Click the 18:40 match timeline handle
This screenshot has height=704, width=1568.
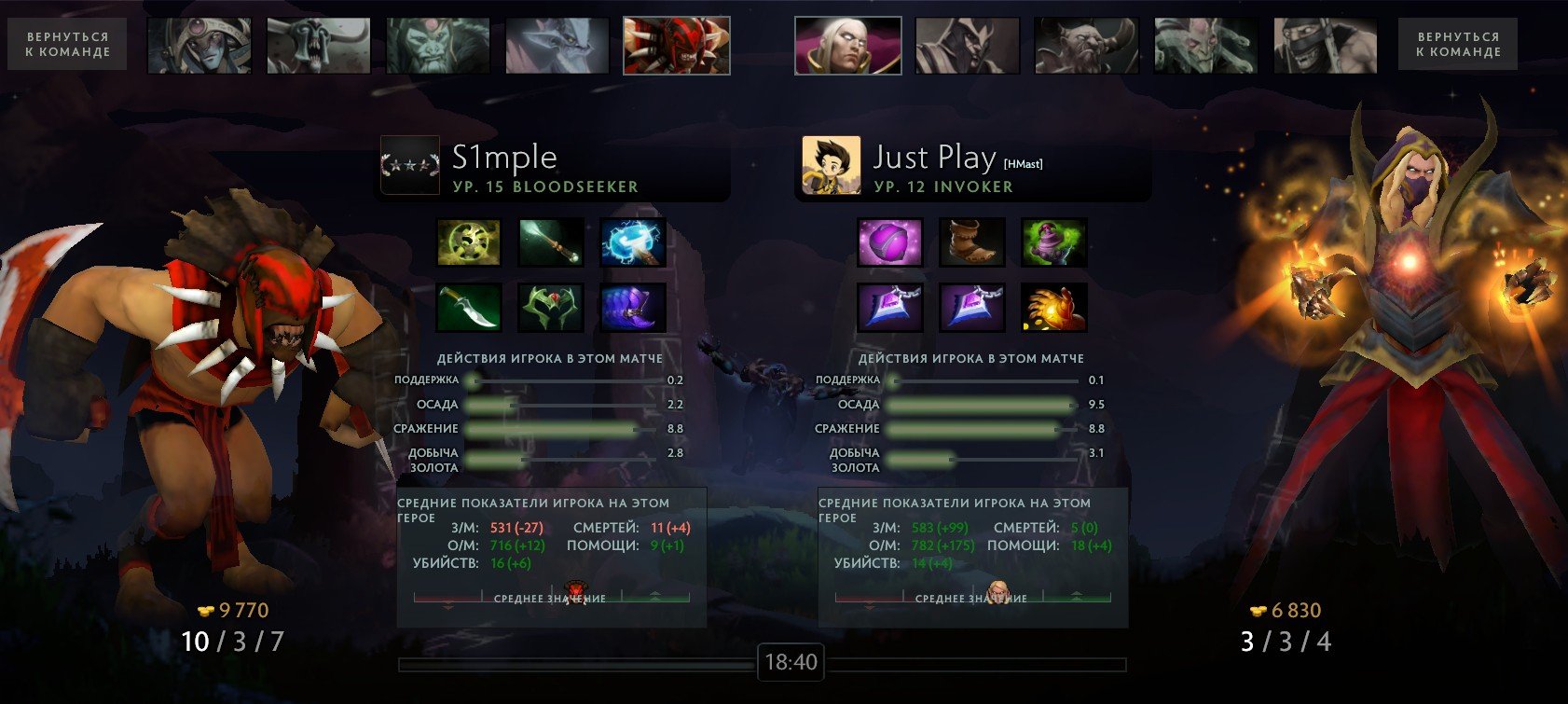pos(791,663)
